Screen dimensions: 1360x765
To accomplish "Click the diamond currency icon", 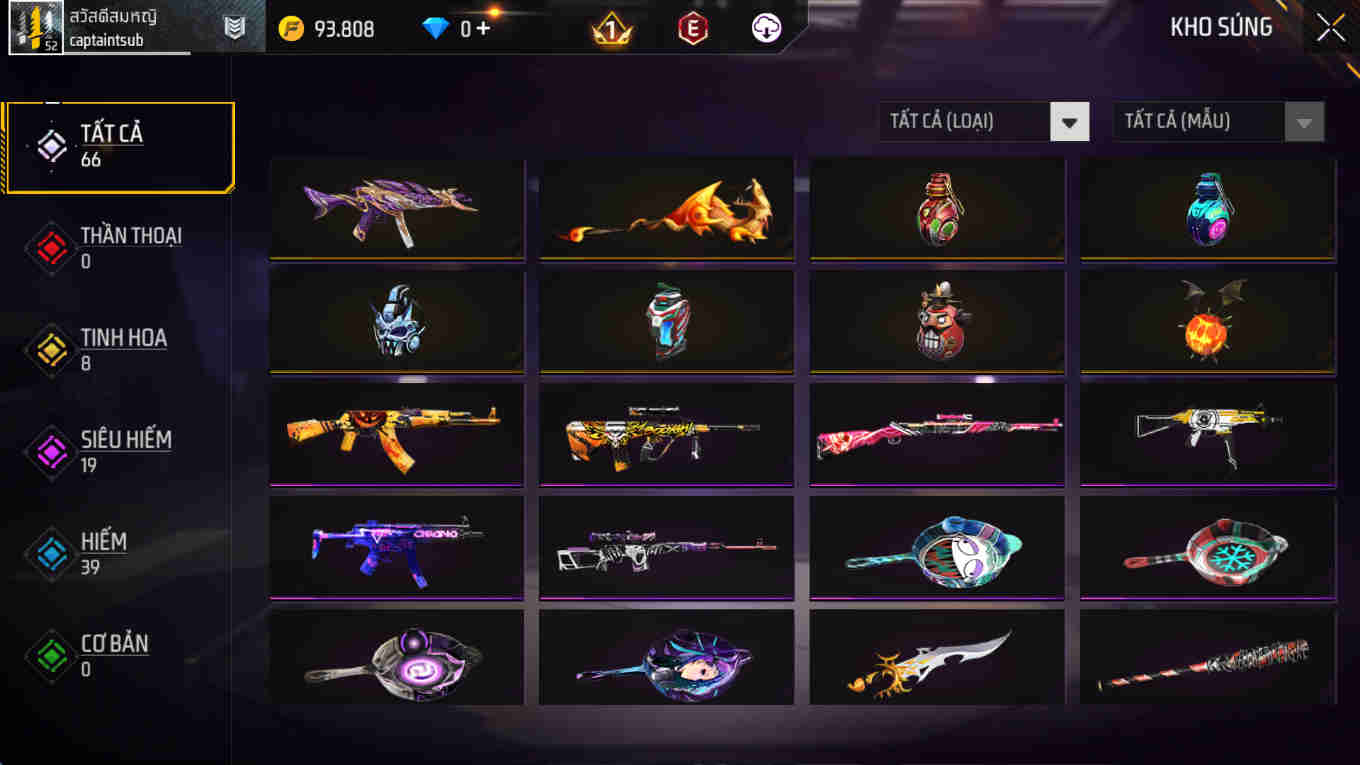I will [434, 29].
